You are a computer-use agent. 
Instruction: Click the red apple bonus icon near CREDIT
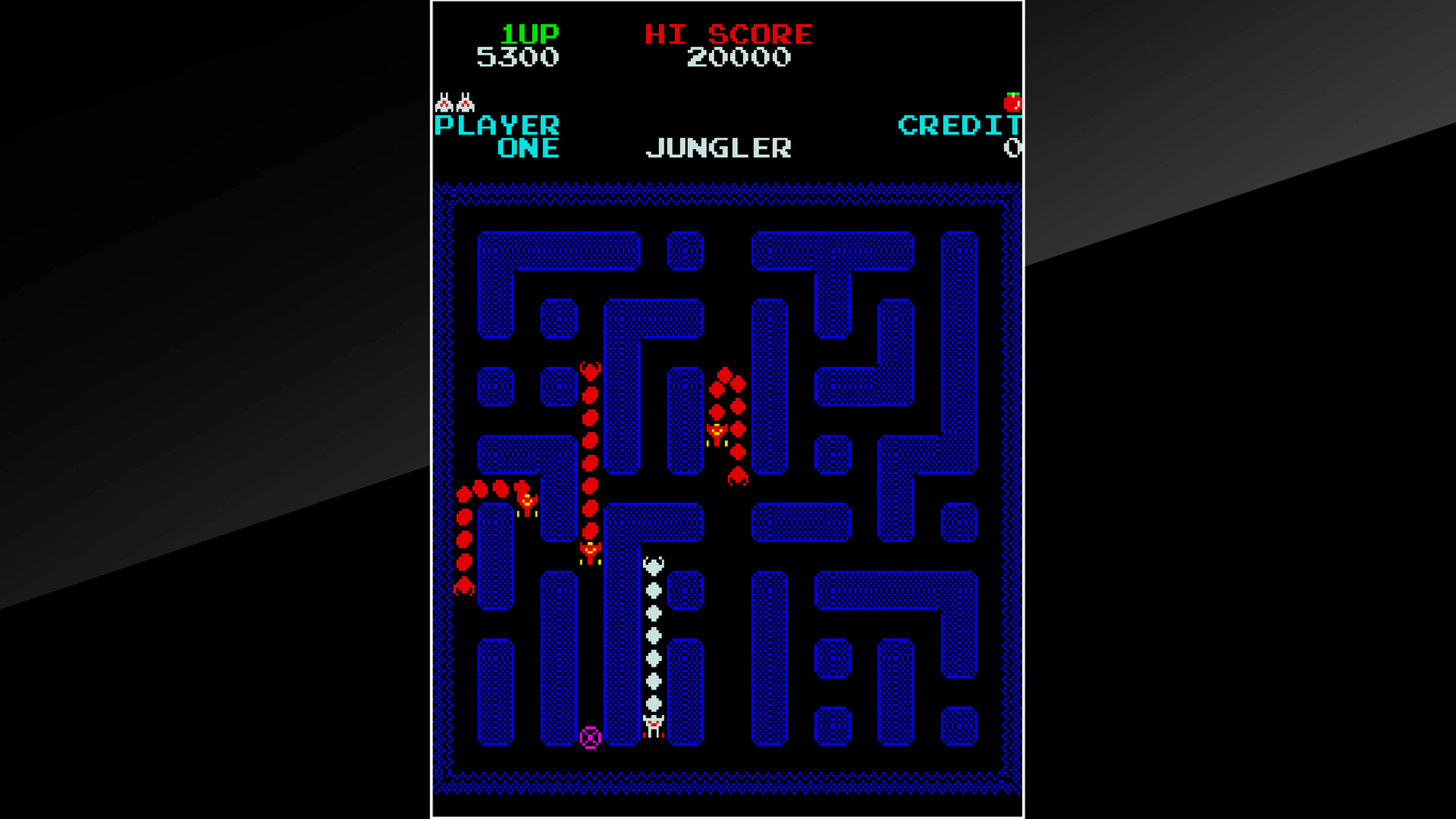(1014, 102)
